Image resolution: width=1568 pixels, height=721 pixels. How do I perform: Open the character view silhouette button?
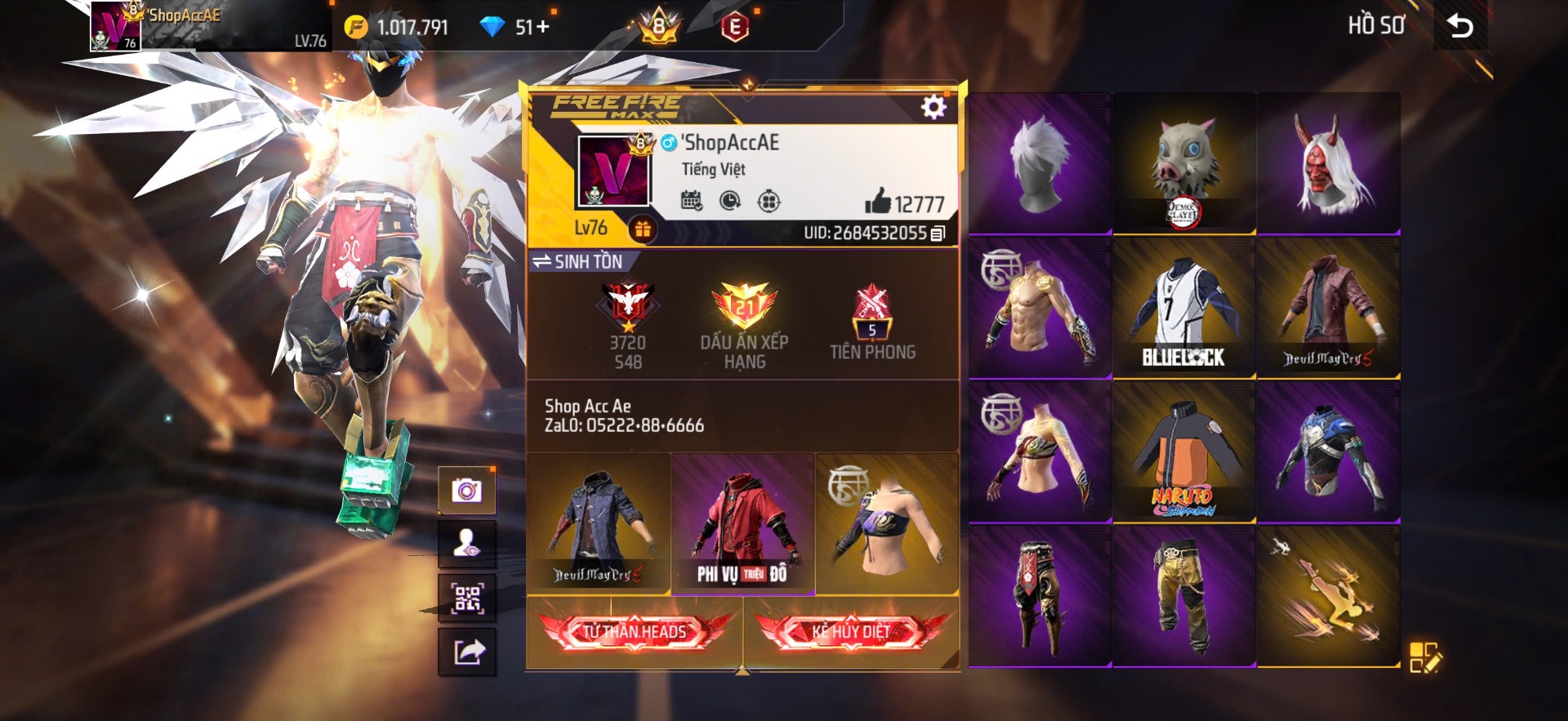click(x=467, y=544)
